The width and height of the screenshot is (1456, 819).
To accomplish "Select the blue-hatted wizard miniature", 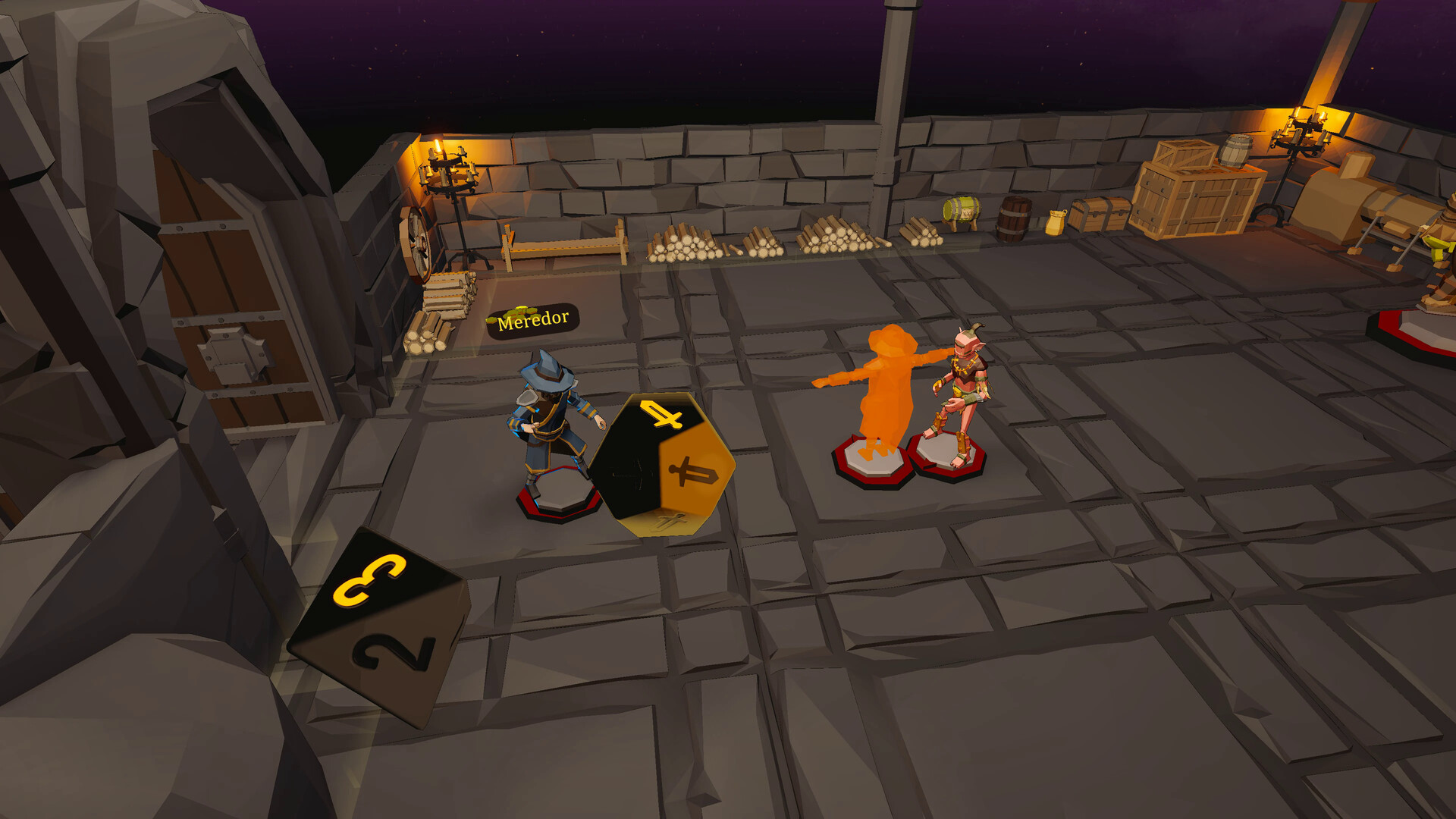I will pos(551,425).
